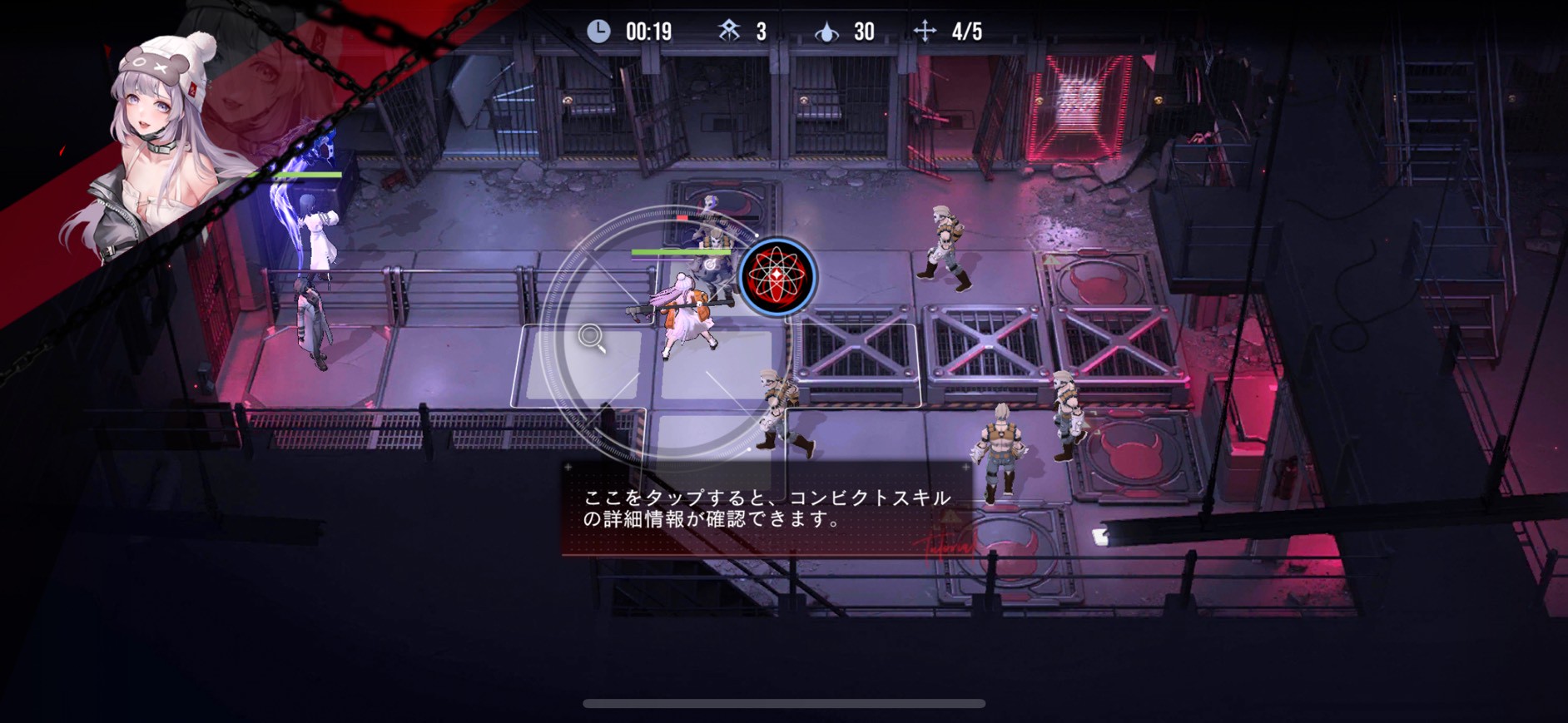Tap the enemy's green health bar
Screen dimensions: 1568x723
[681, 254]
